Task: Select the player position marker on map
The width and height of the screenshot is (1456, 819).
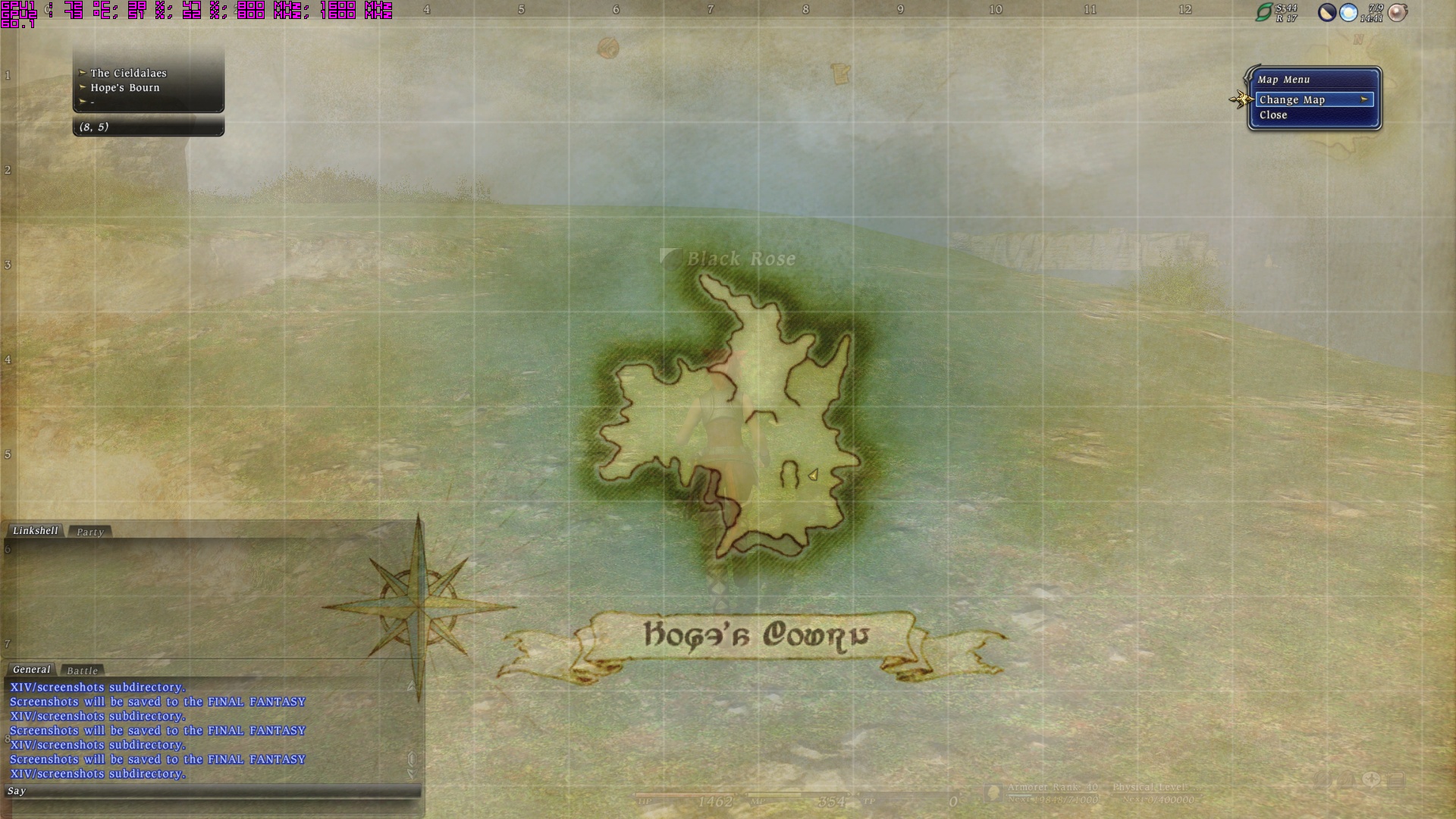Action: point(813,475)
